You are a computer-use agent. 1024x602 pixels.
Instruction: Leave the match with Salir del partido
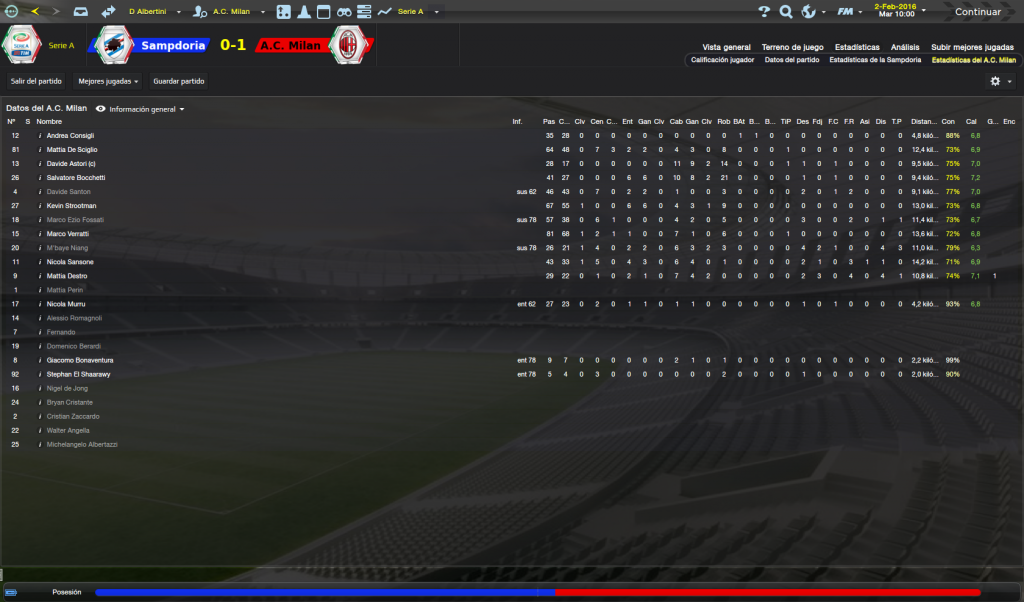(36, 81)
